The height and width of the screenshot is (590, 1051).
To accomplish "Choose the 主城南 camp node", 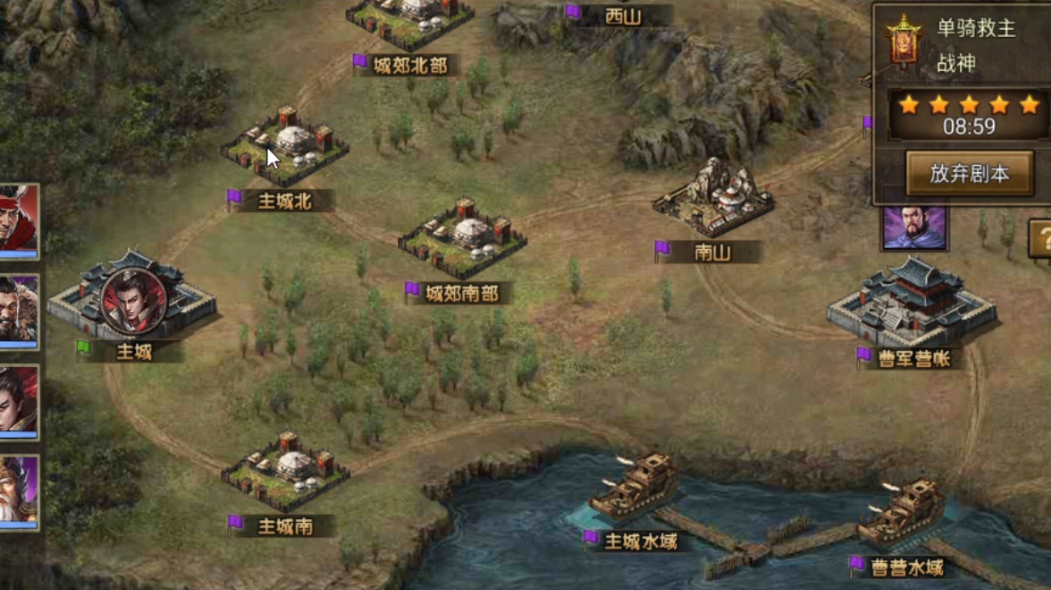I will [286, 471].
